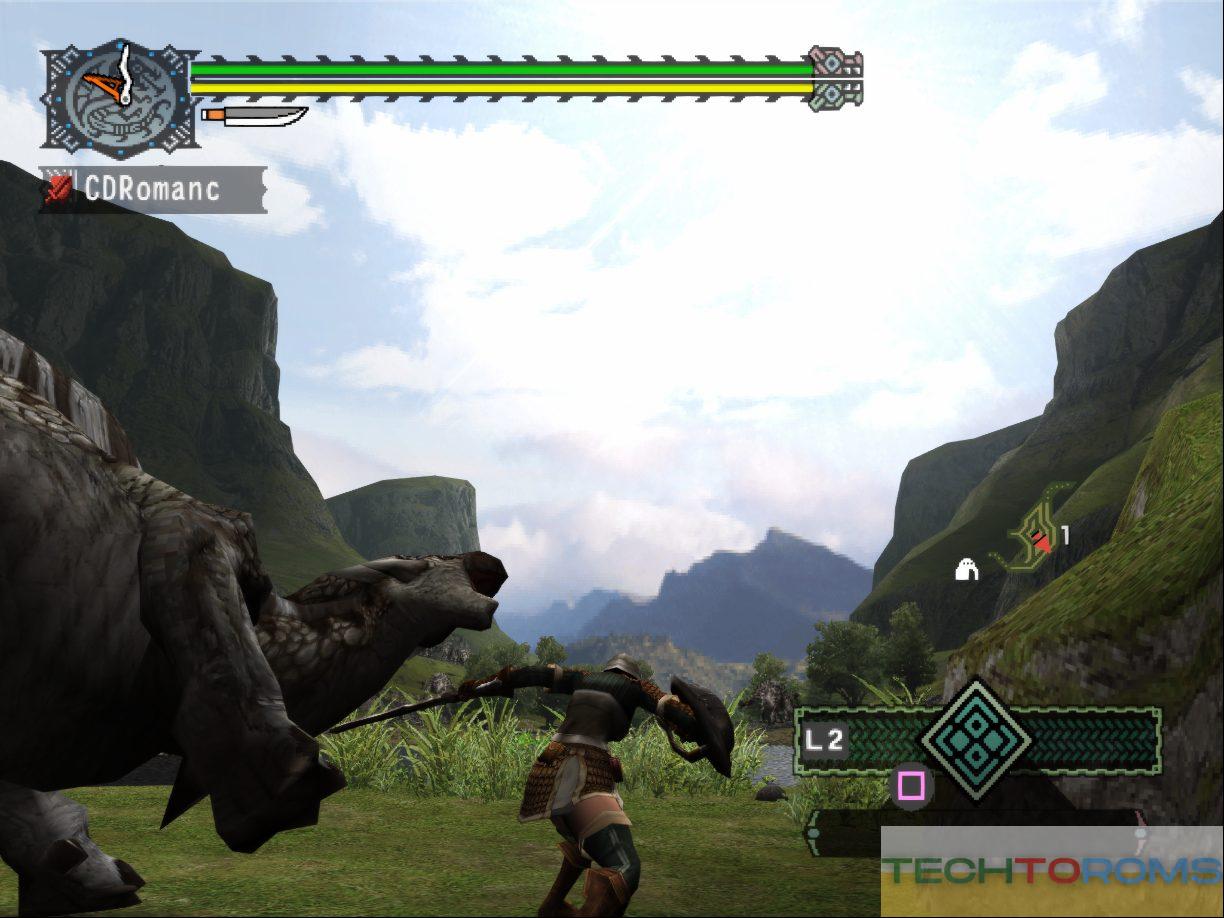Viewport: 1224px width, 918px height.
Task: Select the diamond item selector slot
Action: point(976,739)
